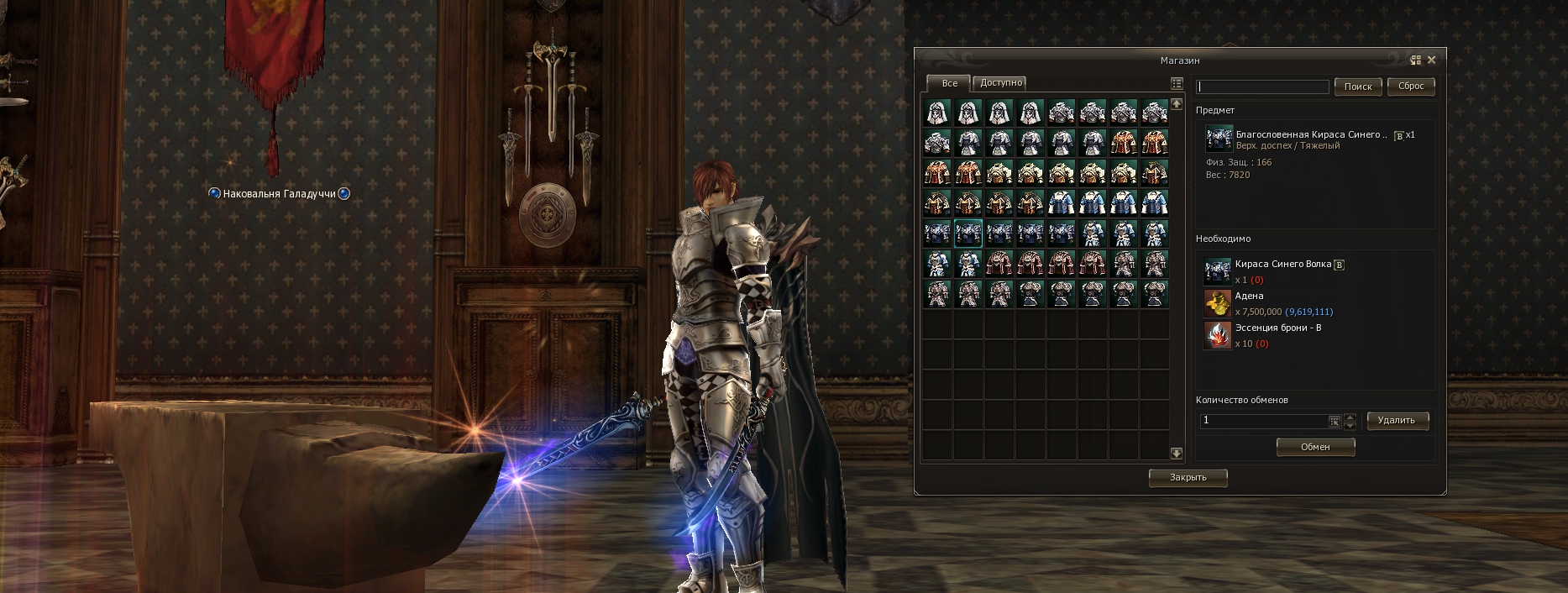The height and width of the screenshot is (593, 1568).
Task: Decrease the exchange quantity by one
Action: click(1350, 425)
